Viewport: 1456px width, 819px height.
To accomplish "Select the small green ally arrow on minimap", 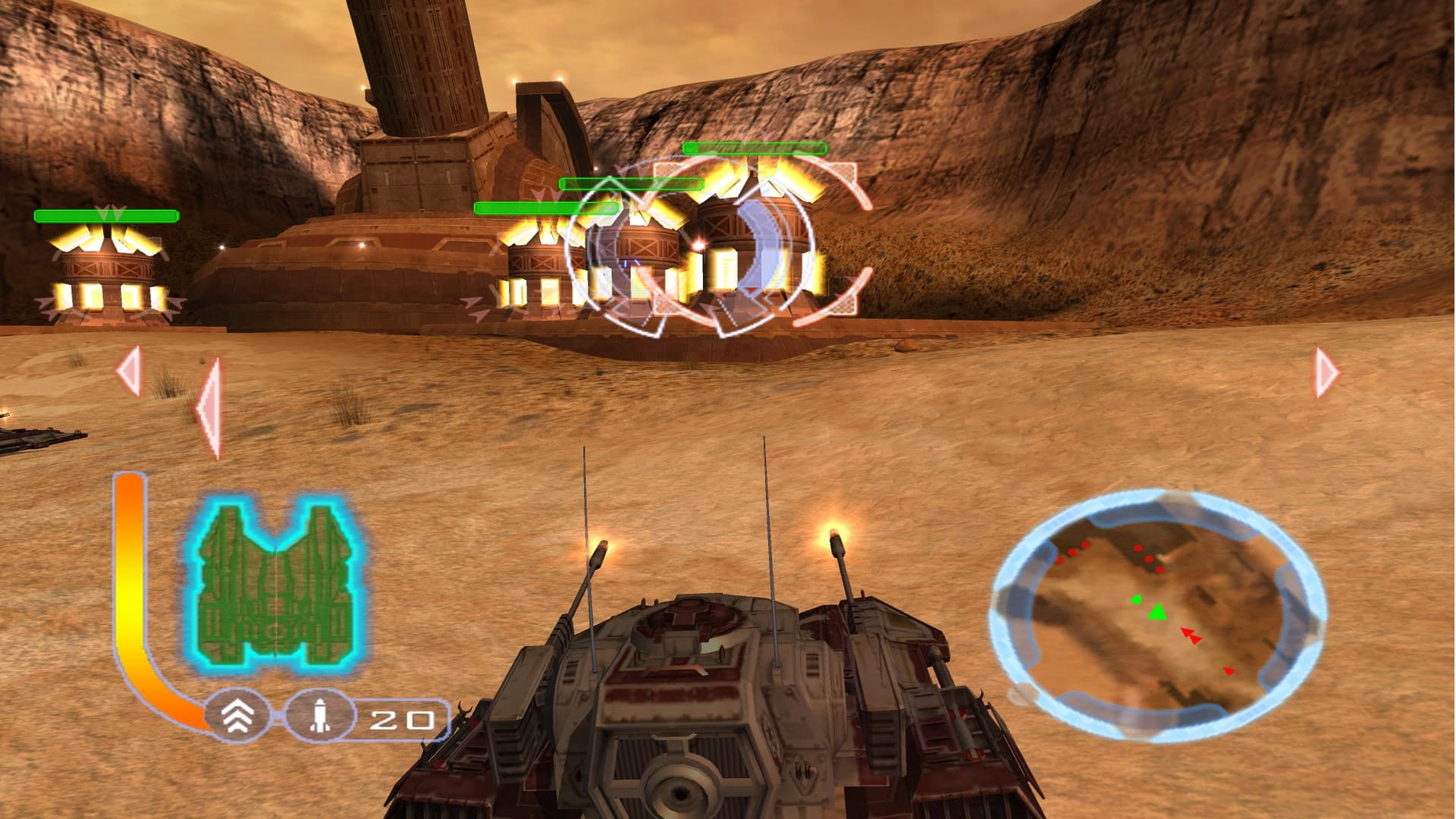I will coord(1136,599).
